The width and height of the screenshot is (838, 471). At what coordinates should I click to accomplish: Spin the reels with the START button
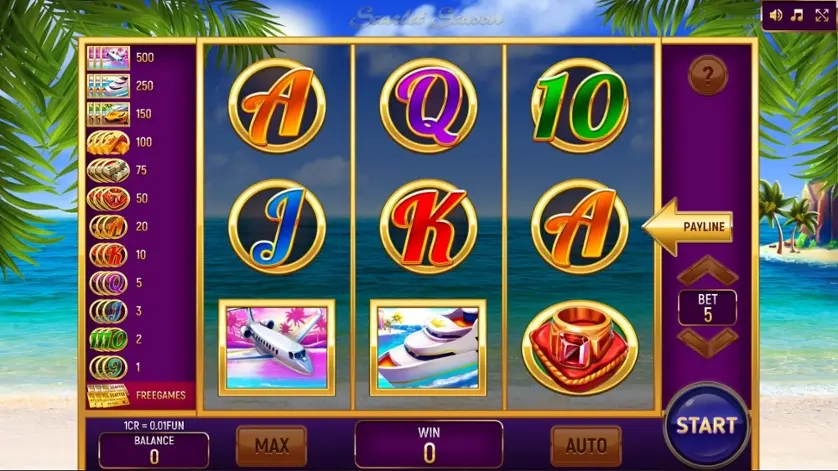click(706, 424)
